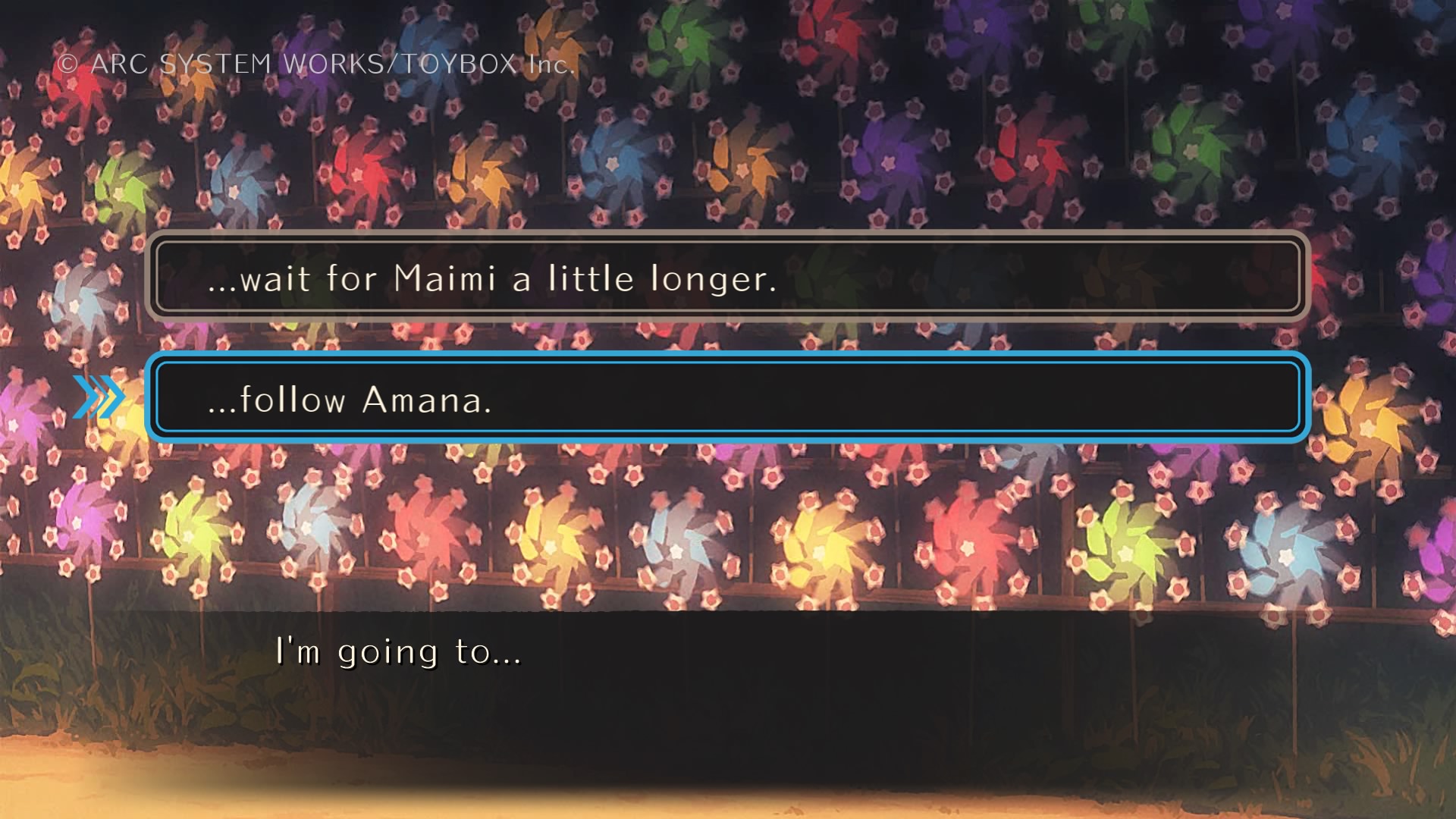Choose "...wait for Maimi a little longer."
1456x819 pixels.
point(726,278)
